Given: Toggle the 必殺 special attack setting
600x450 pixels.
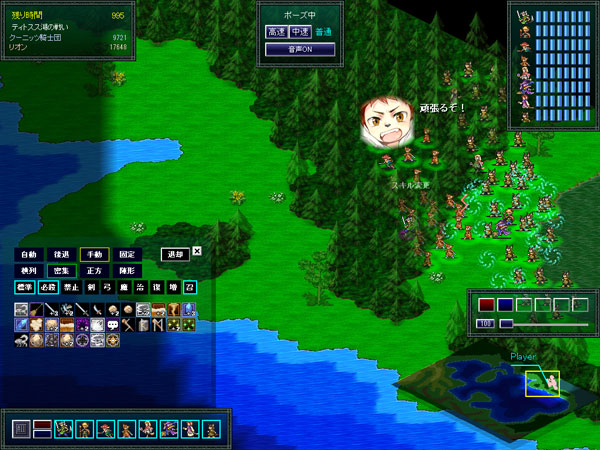Looking at the screenshot, I should (x=46, y=287).
